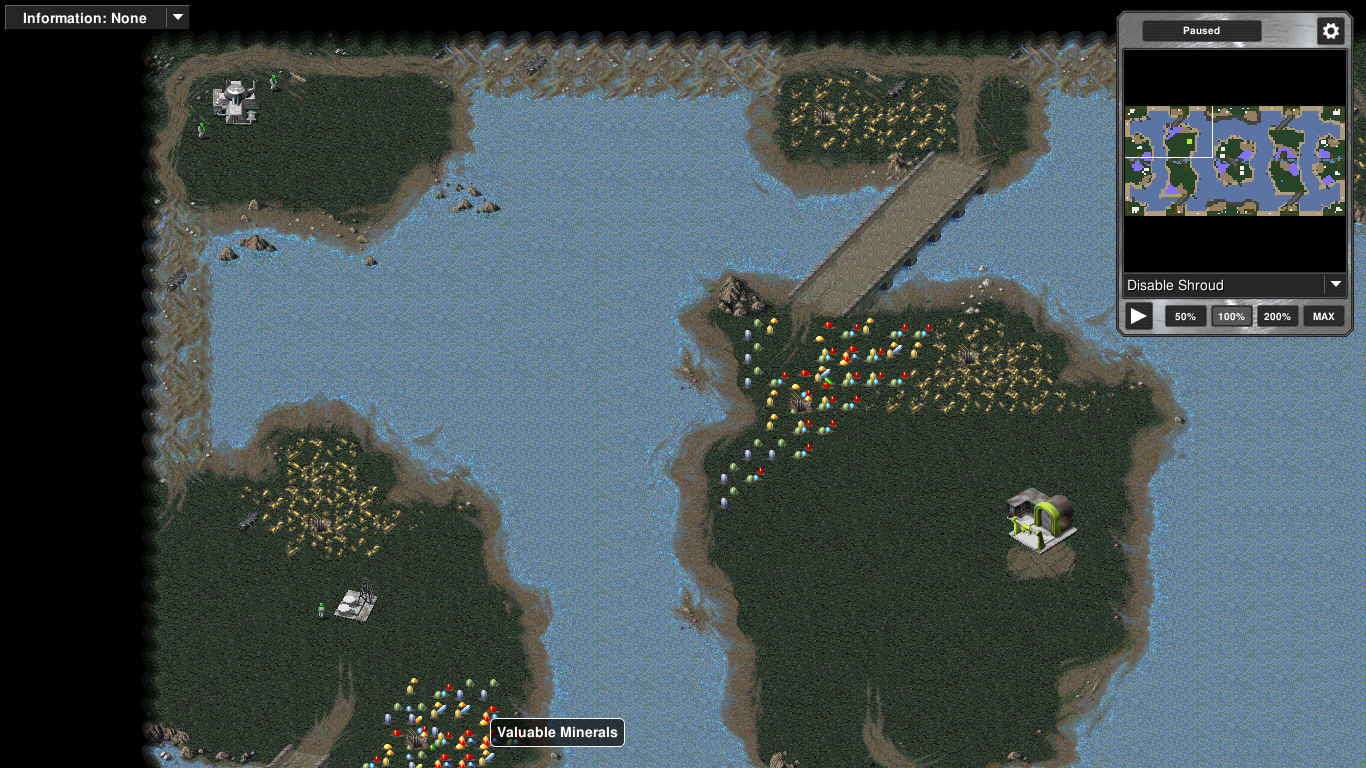Choose 200% replay speed
Screen dimensions: 1366x768
tap(1277, 316)
